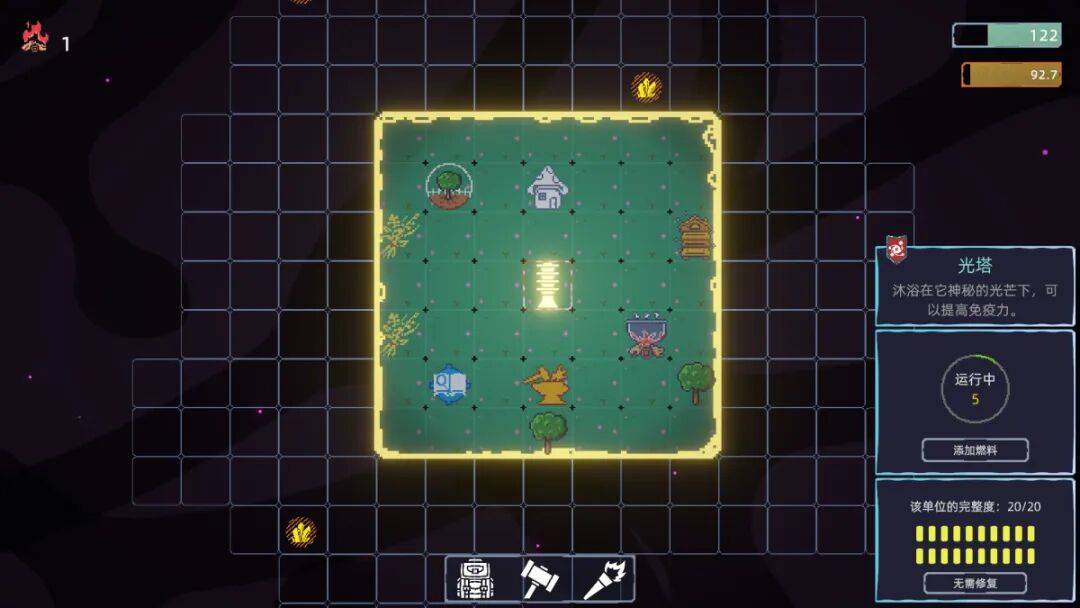Select the blue book station building

click(448, 383)
